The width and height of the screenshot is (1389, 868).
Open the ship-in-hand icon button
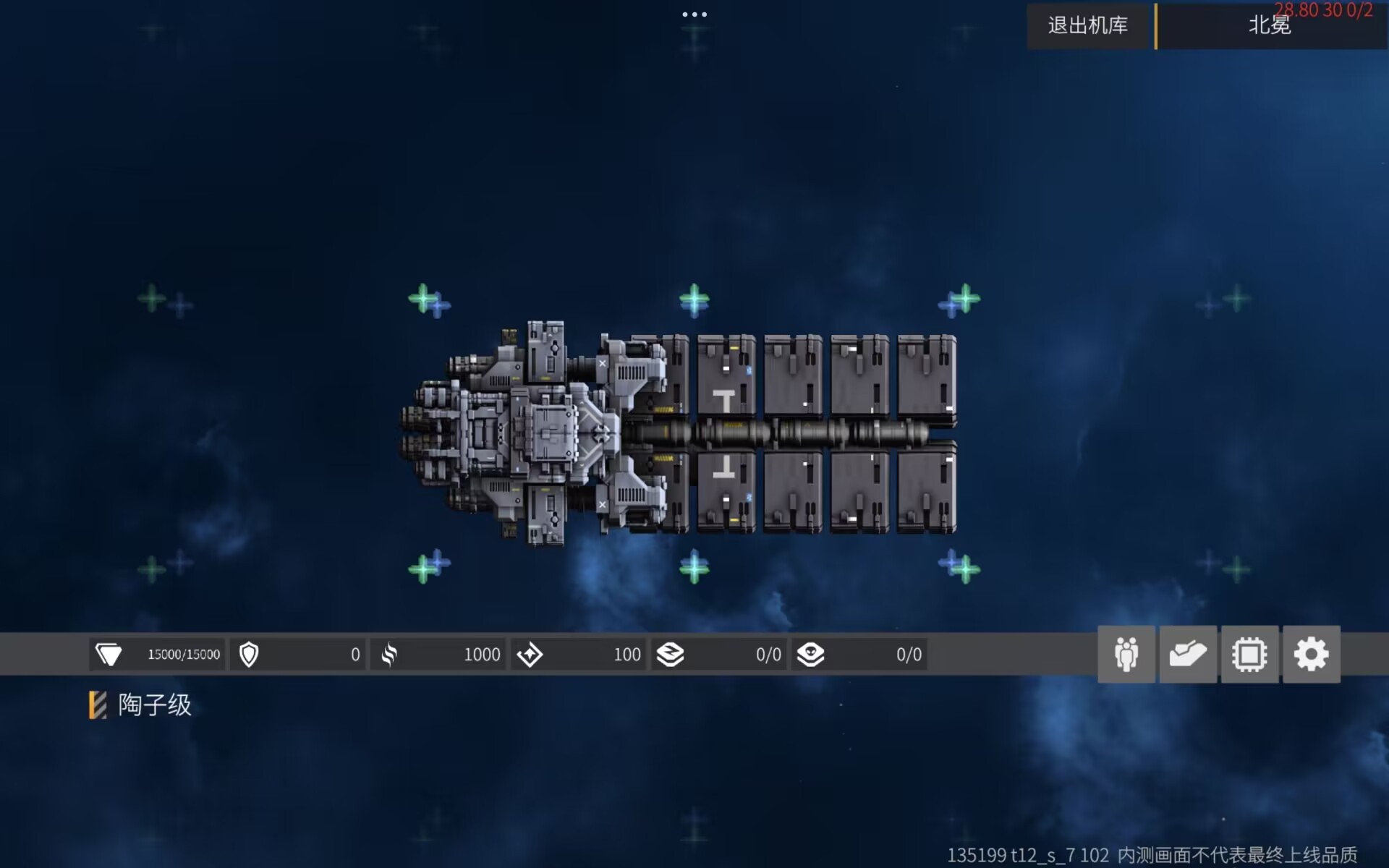click(1188, 655)
